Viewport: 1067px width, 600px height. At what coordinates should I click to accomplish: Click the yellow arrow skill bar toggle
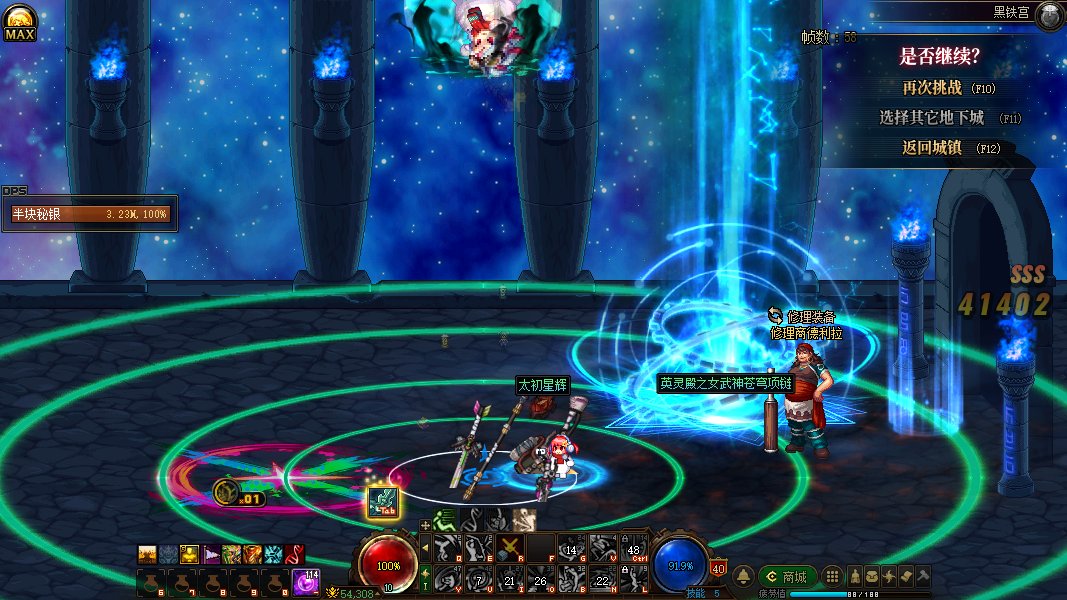pyautogui.click(x=425, y=547)
